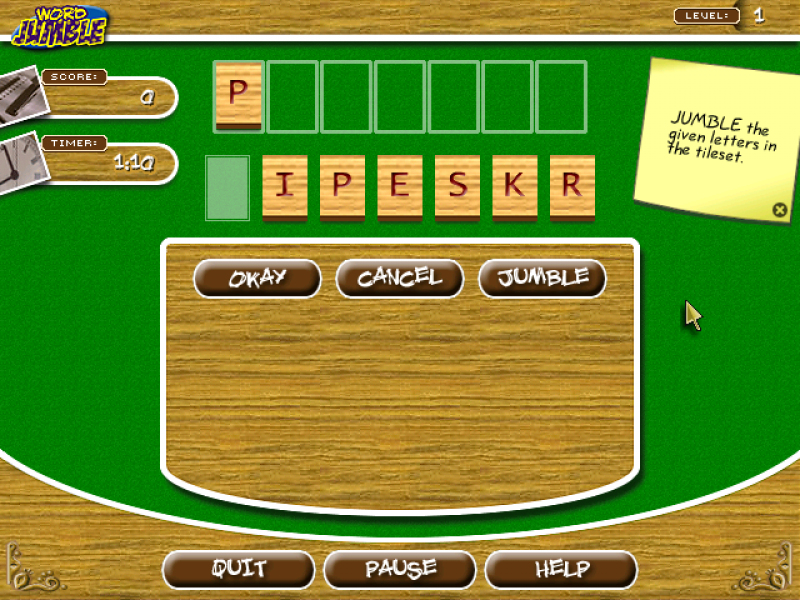Click the CANCEL button

pyautogui.click(x=400, y=278)
